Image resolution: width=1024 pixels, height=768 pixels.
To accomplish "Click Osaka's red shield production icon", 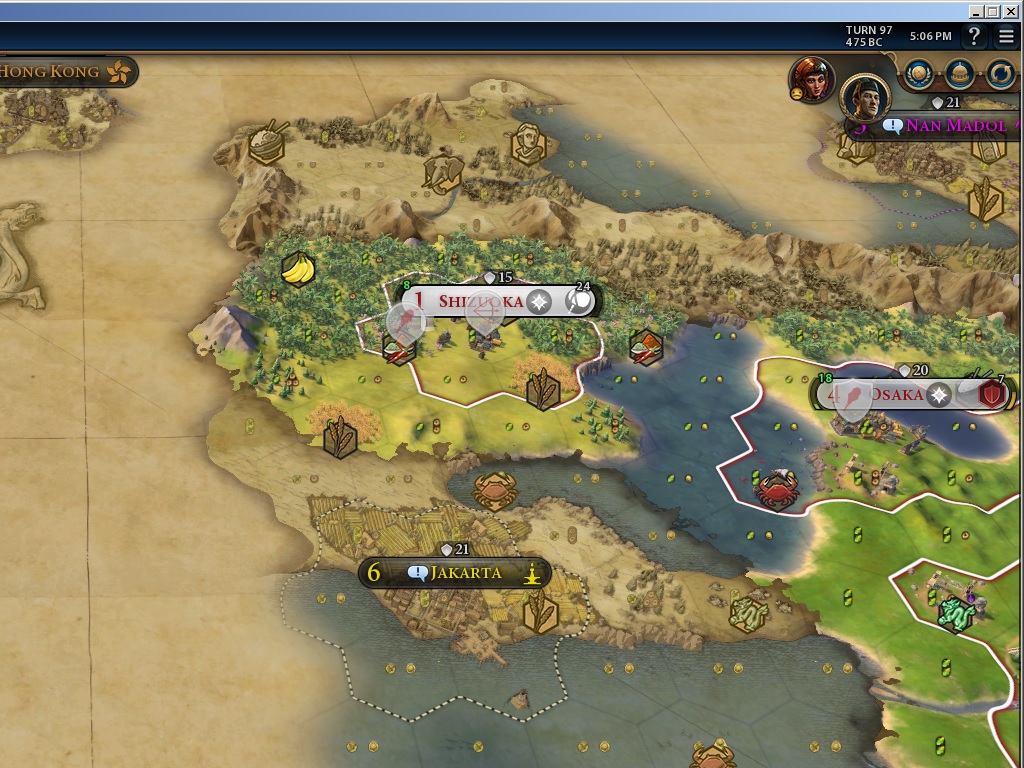I will click(x=992, y=394).
